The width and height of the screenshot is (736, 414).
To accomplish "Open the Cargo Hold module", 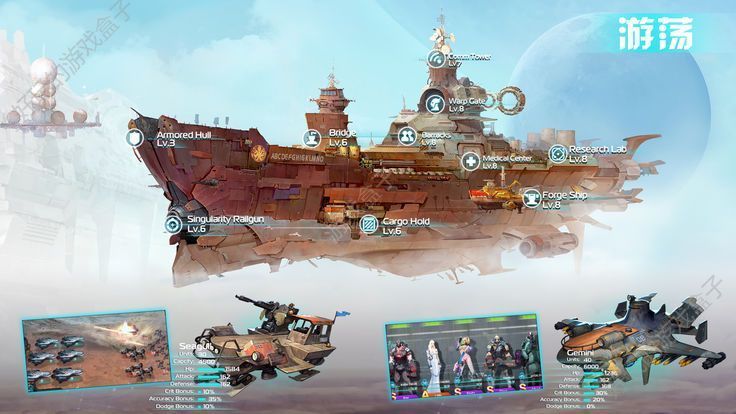I will click(368, 224).
